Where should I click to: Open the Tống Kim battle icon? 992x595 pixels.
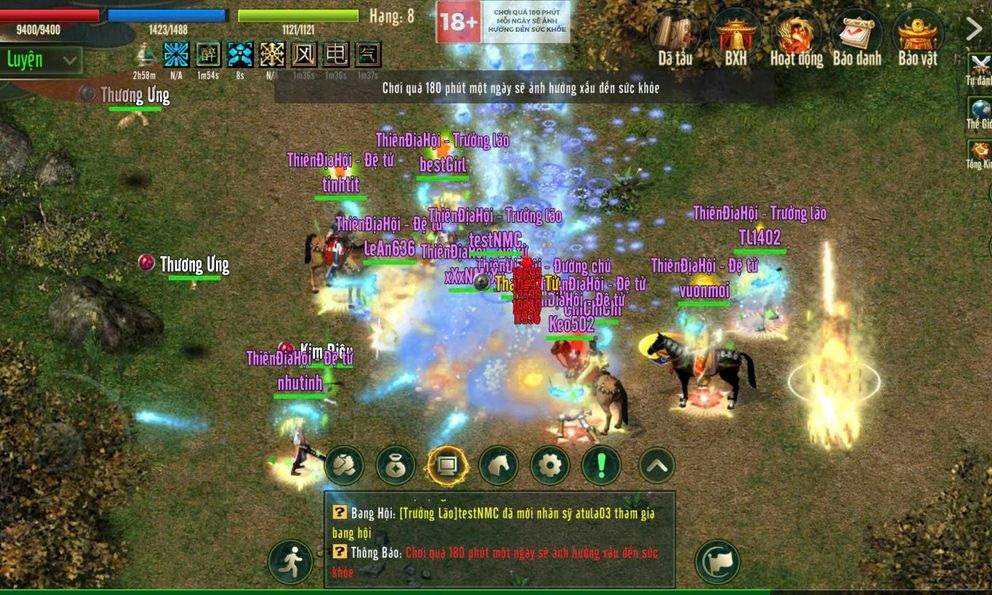pos(979,153)
